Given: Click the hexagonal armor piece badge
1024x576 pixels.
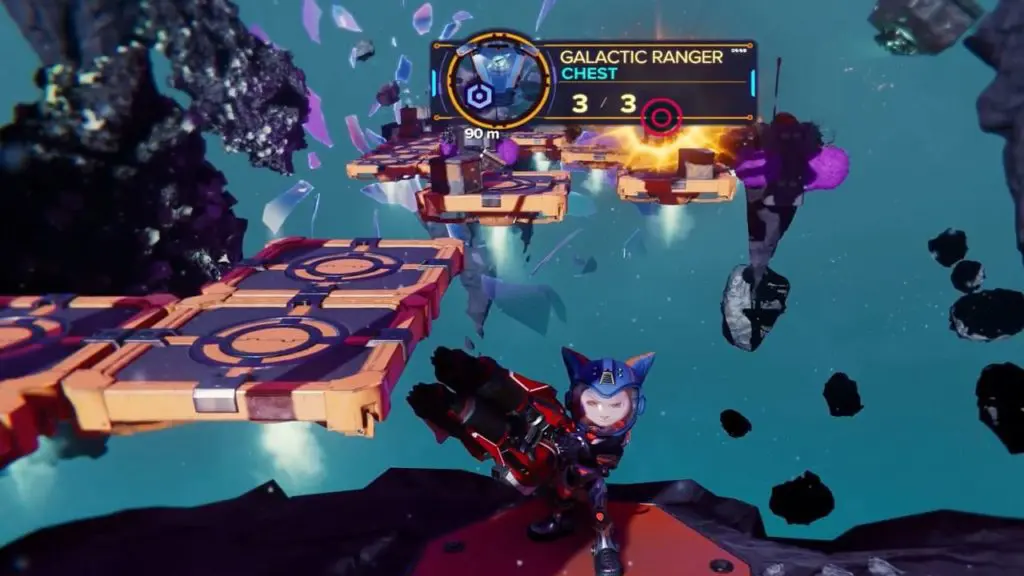Looking at the screenshot, I should tap(477, 97).
